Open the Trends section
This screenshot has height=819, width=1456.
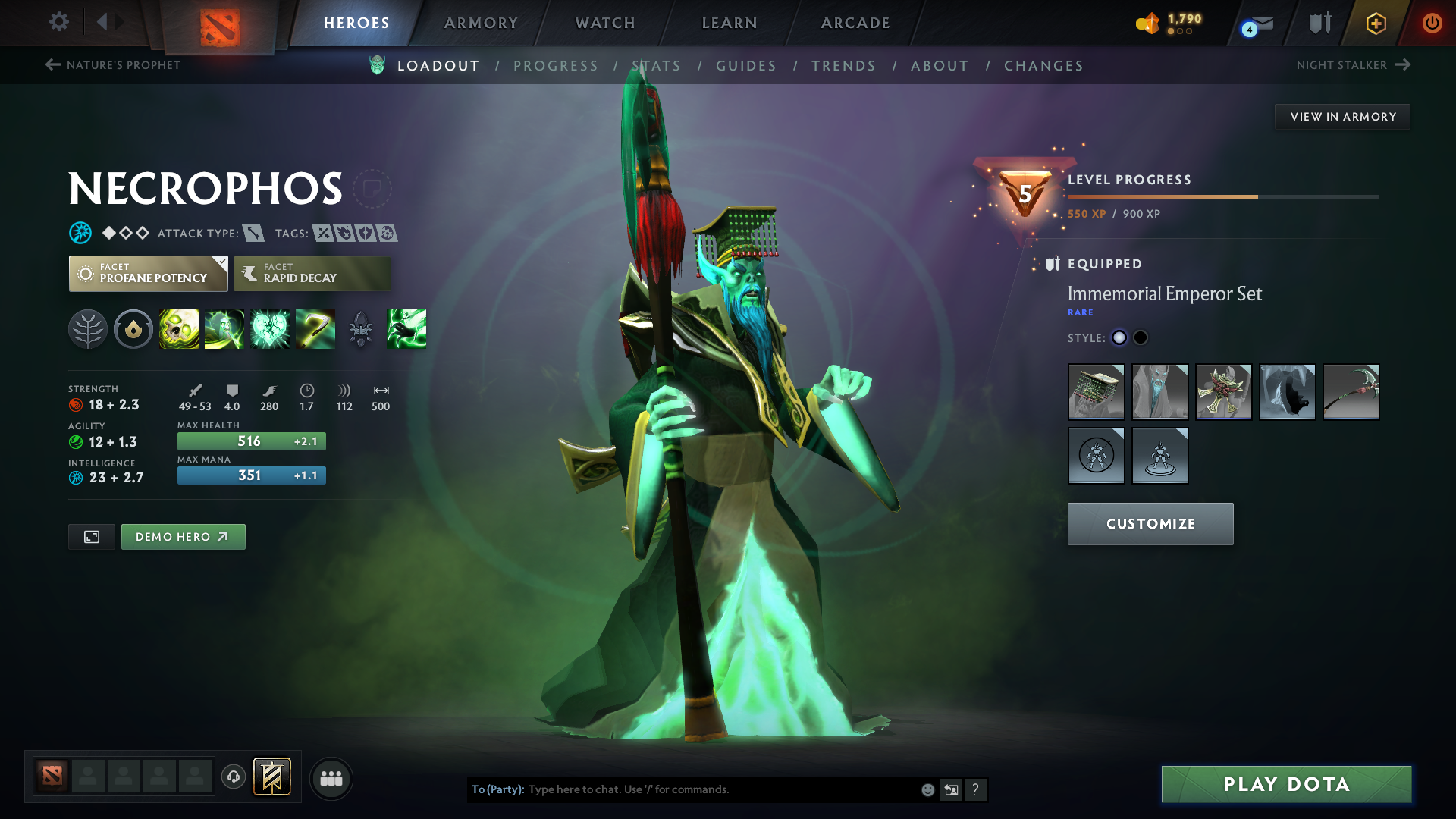pyautogui.click(x=843, y=66)
